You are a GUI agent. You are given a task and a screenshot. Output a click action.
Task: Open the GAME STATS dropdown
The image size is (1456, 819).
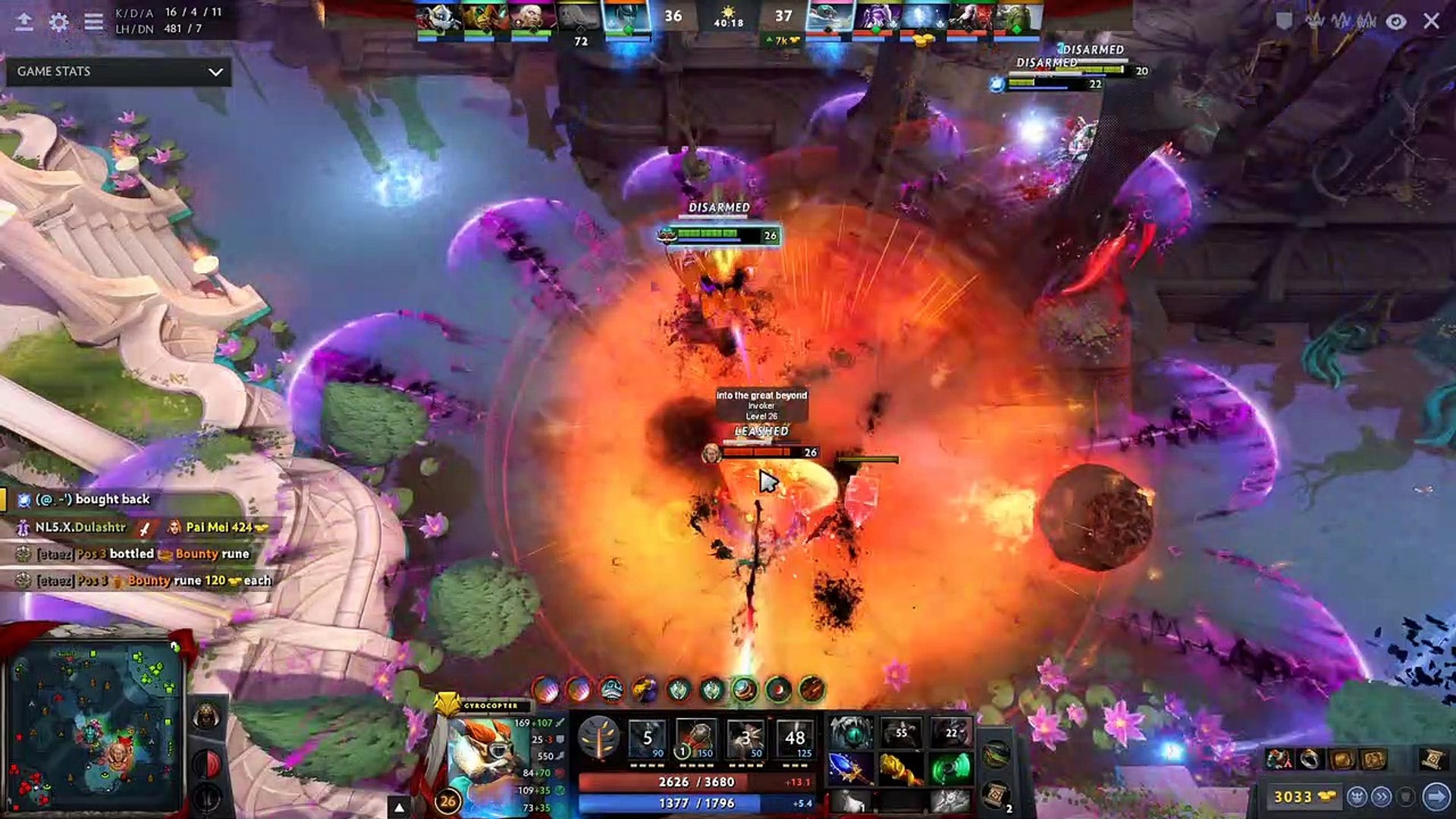(119, 71)
